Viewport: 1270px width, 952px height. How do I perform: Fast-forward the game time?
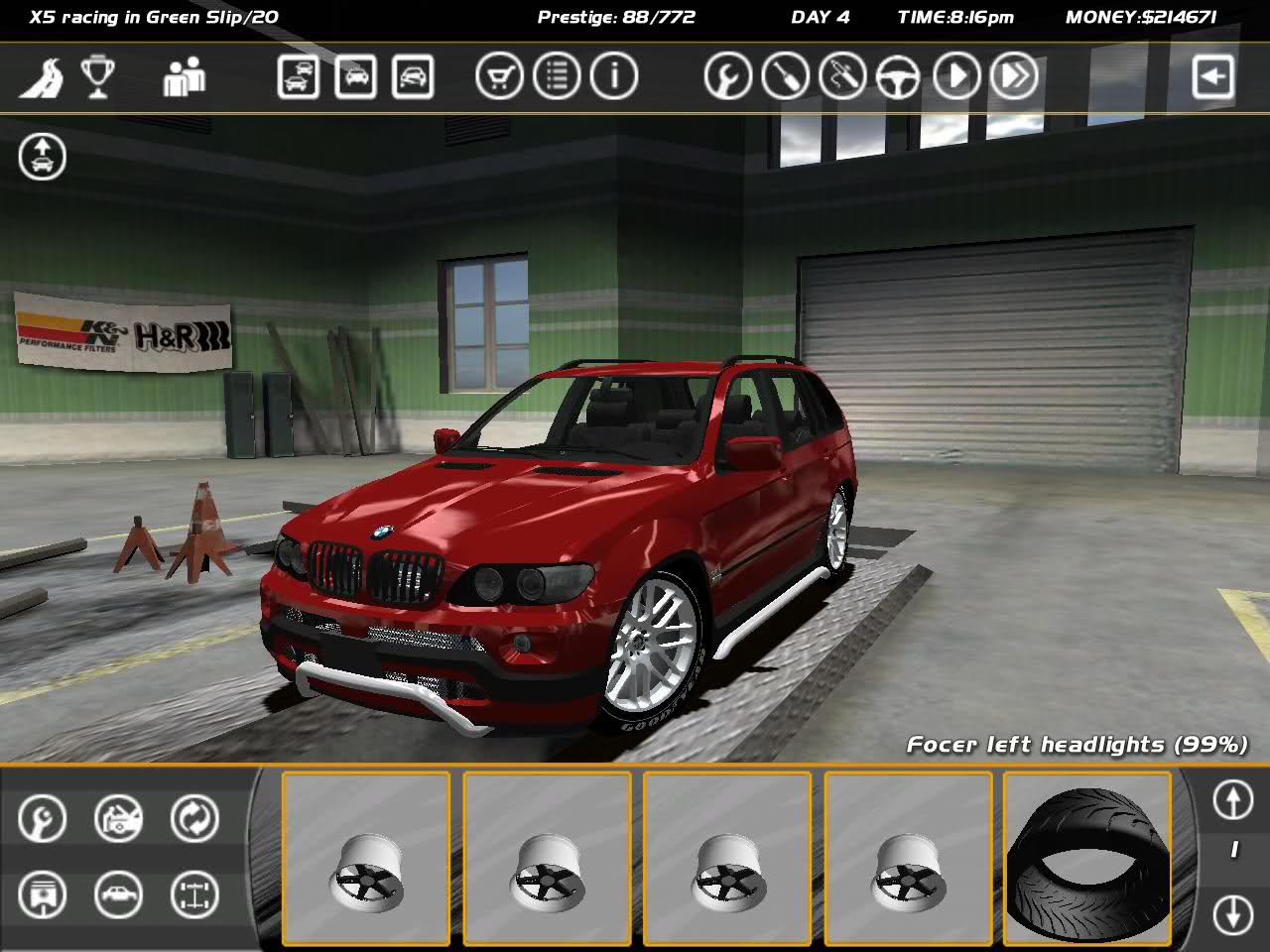click(x=1013, y=74)
